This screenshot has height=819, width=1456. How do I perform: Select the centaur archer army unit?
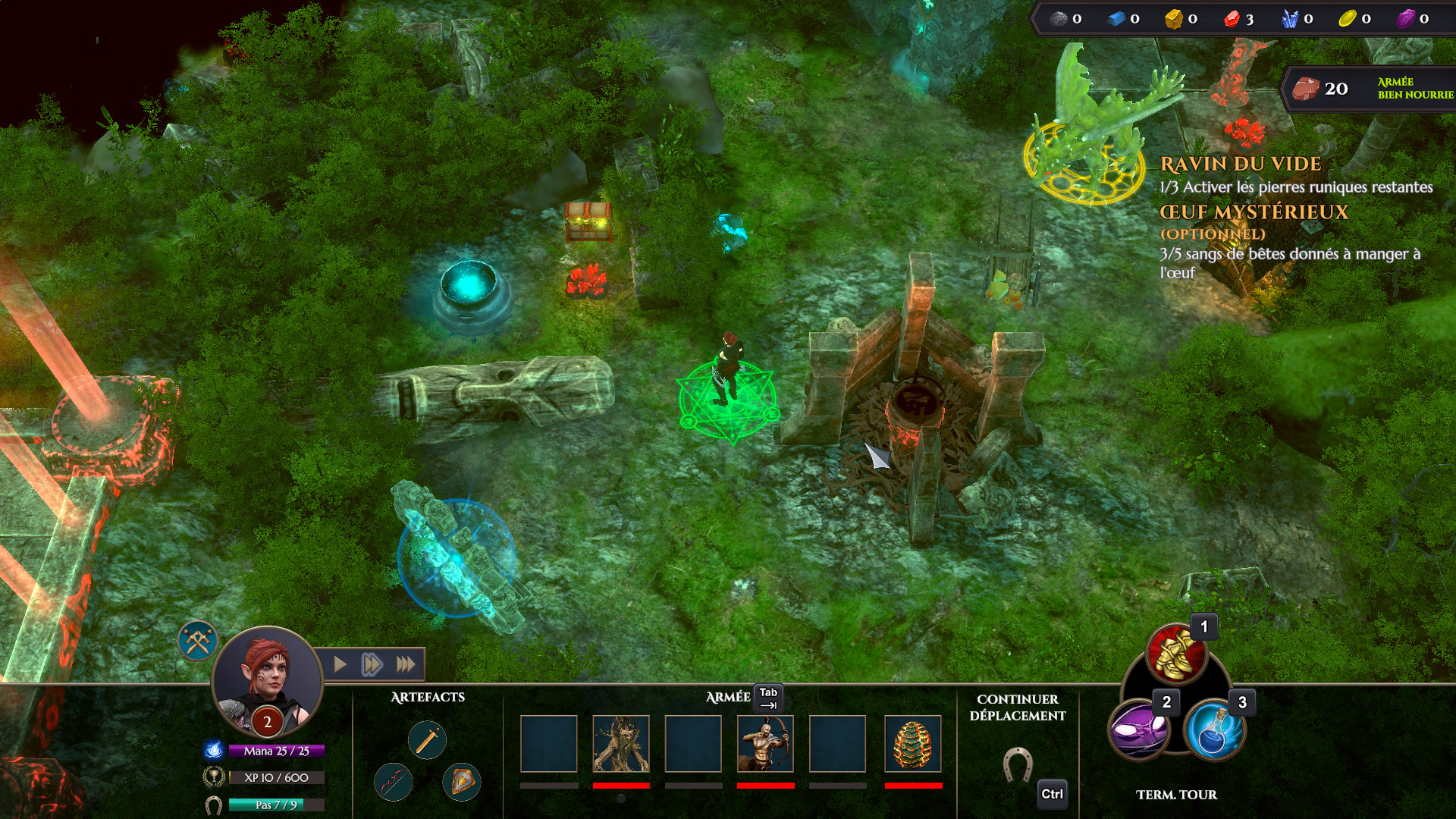765,744
